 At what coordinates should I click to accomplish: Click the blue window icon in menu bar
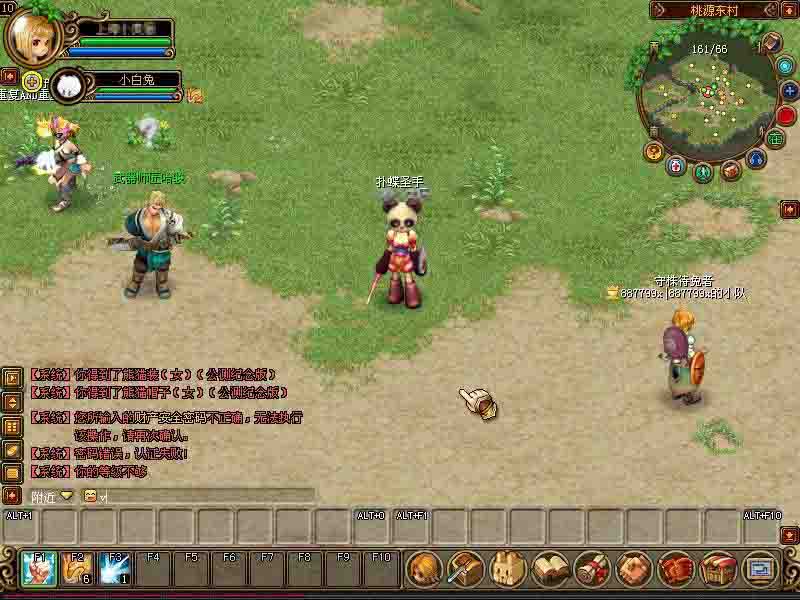tap(760, 570)
